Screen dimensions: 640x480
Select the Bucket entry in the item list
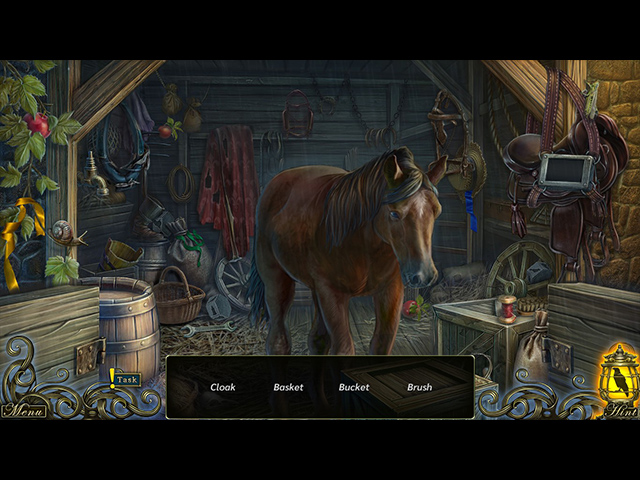pos(354,387)
